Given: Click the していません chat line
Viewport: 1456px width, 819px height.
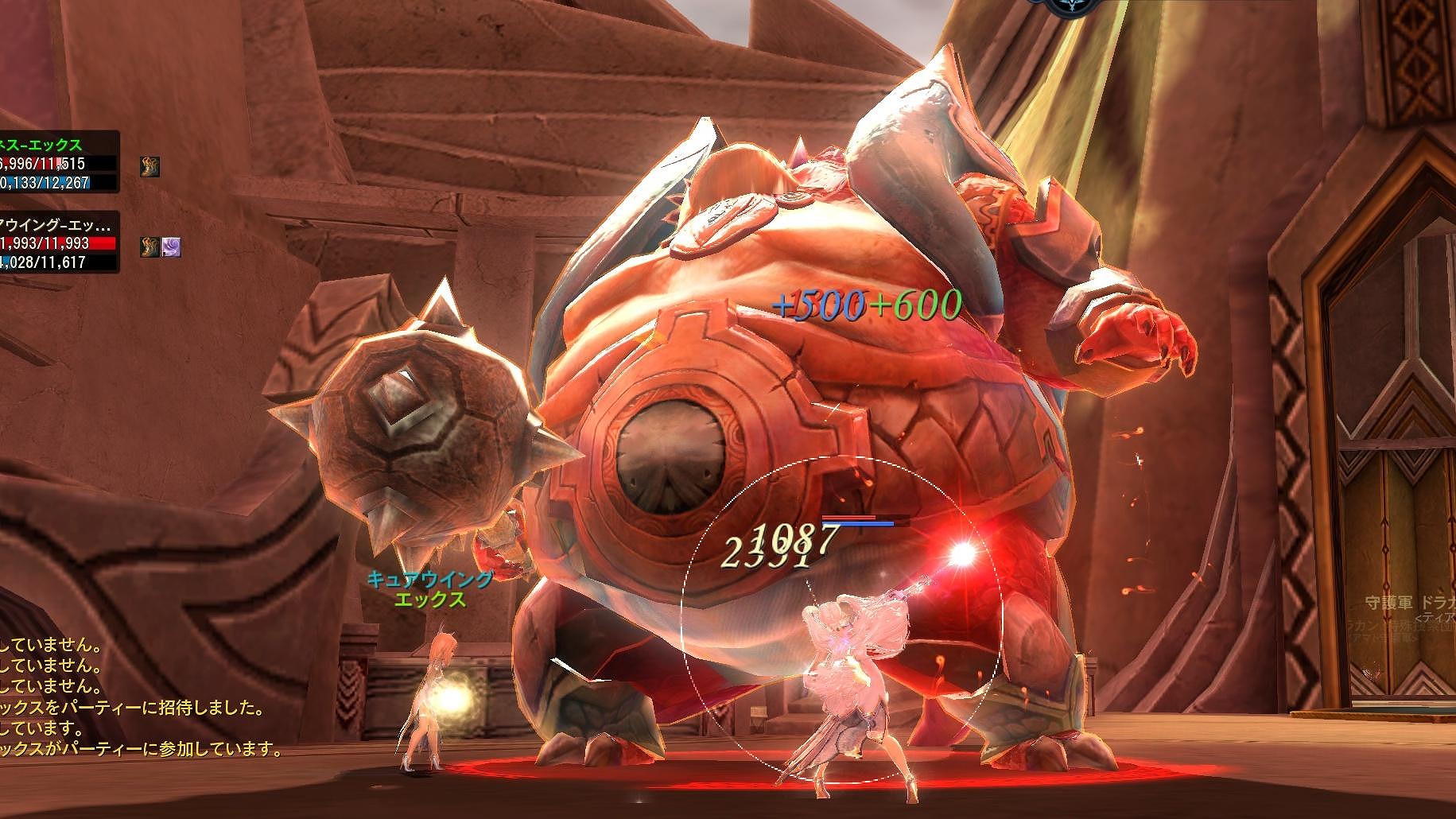Looking at the screenshot, I should coord(48,649).
